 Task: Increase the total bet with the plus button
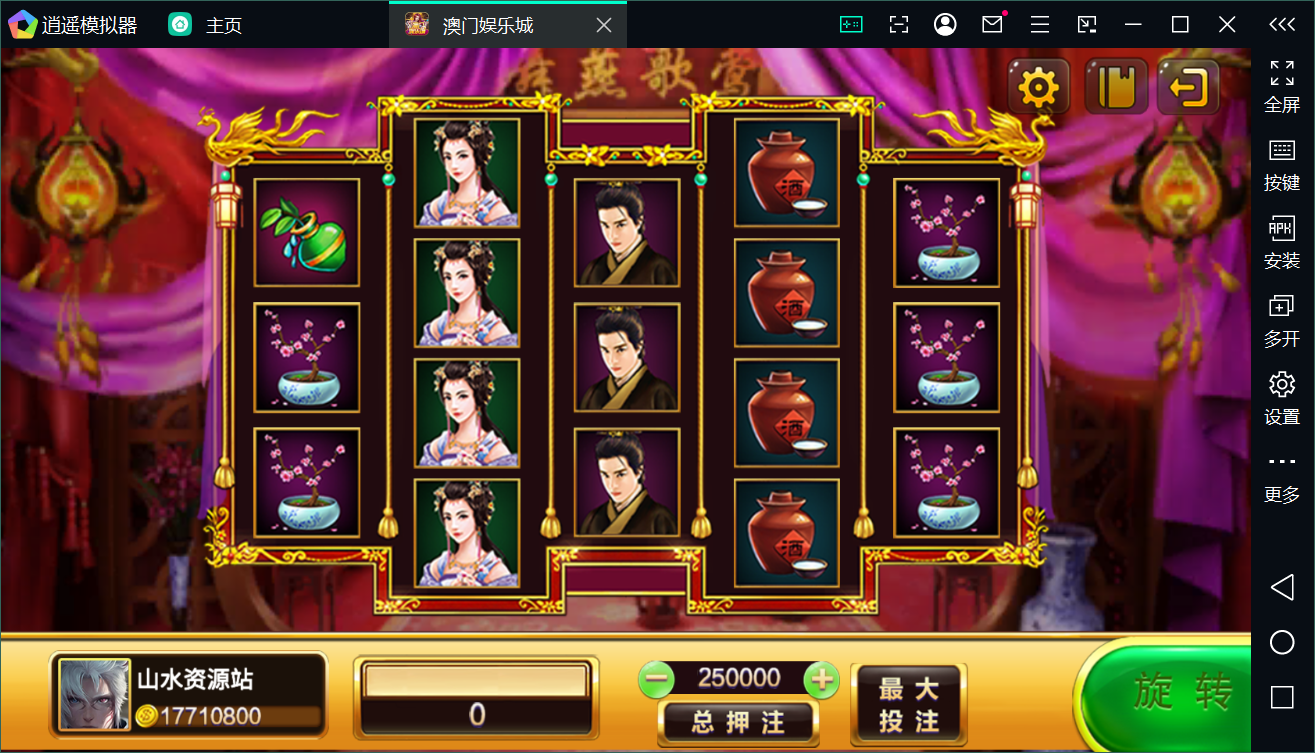coord(821,680)
